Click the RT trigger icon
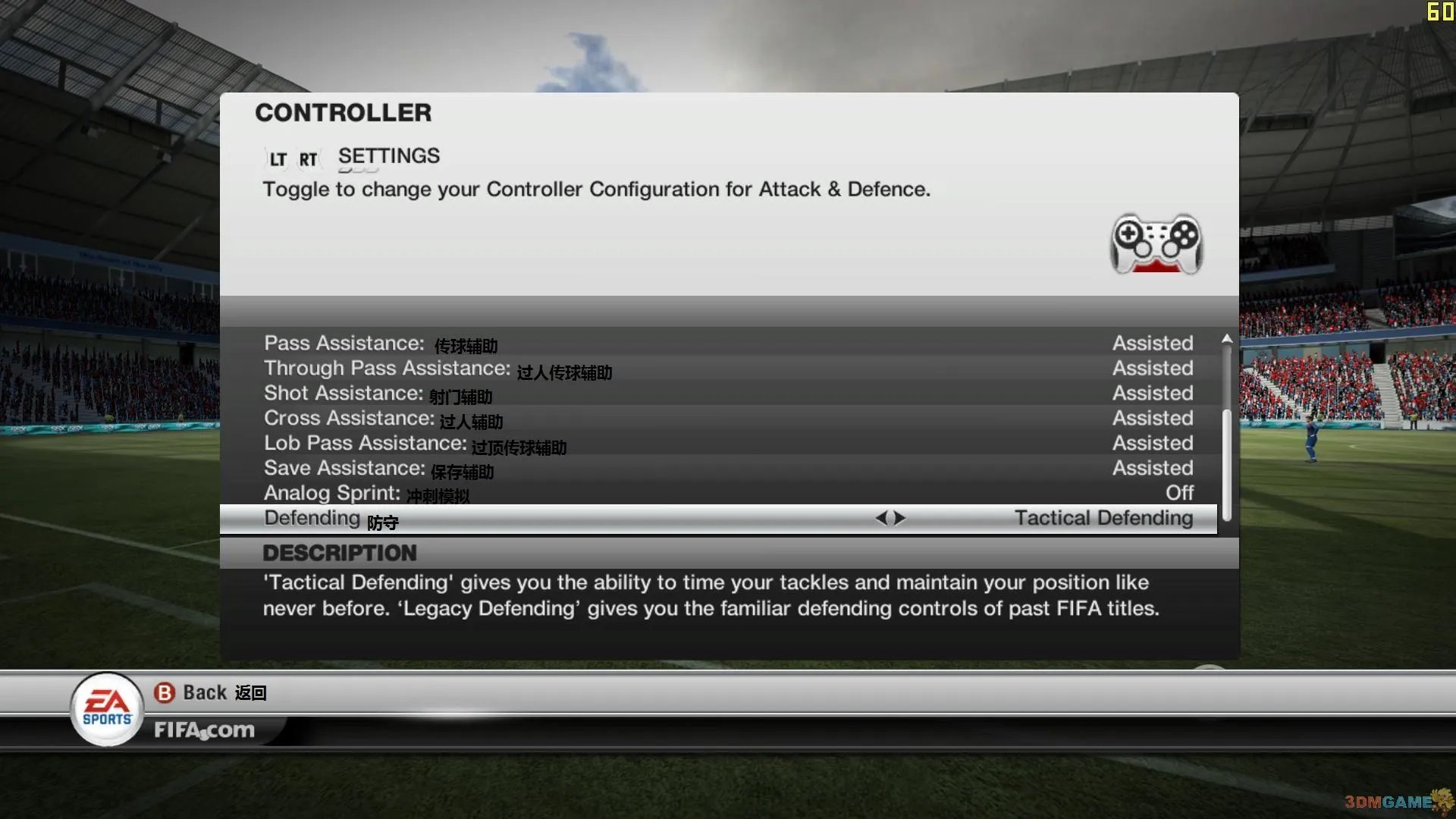 (x=307, y=158)
